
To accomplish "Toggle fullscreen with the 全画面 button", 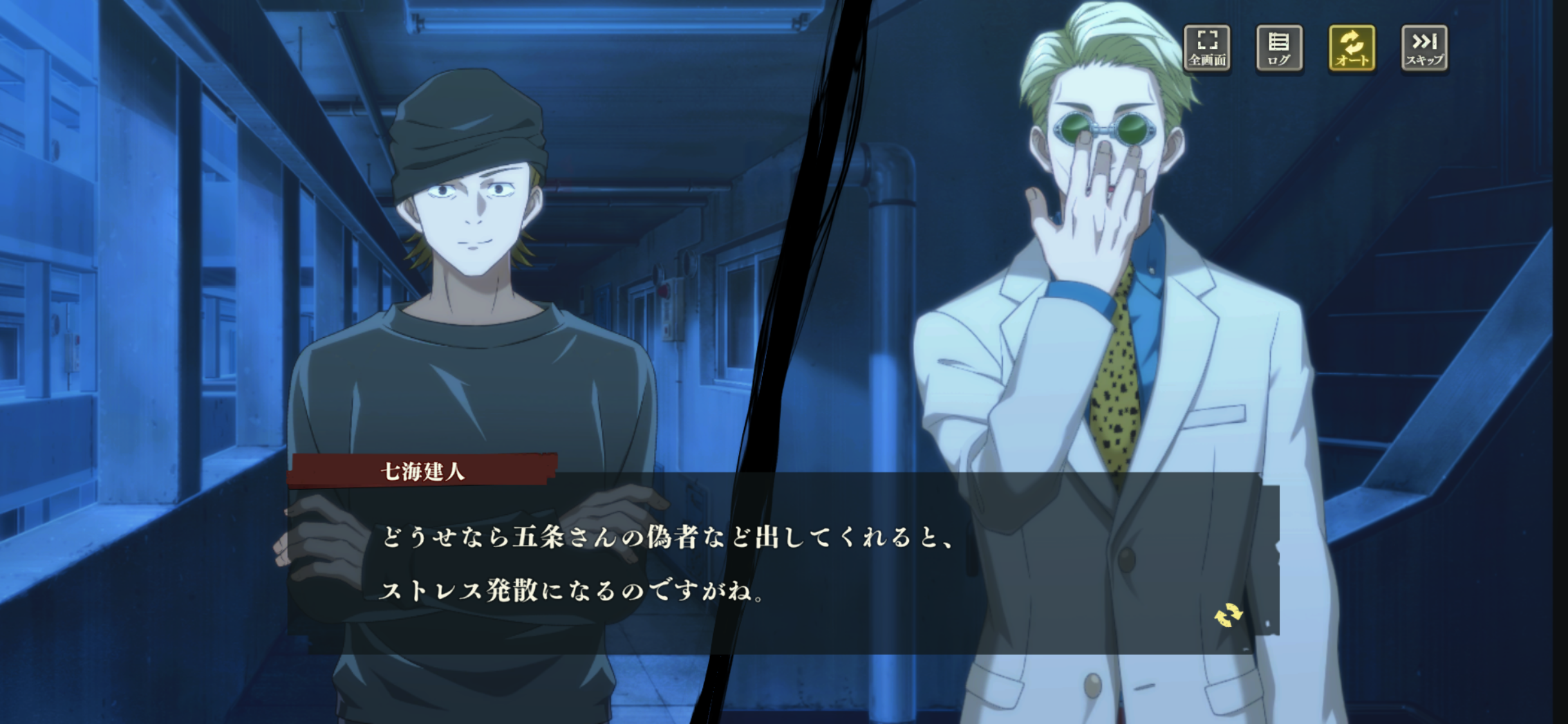I will click(1207, 48).
